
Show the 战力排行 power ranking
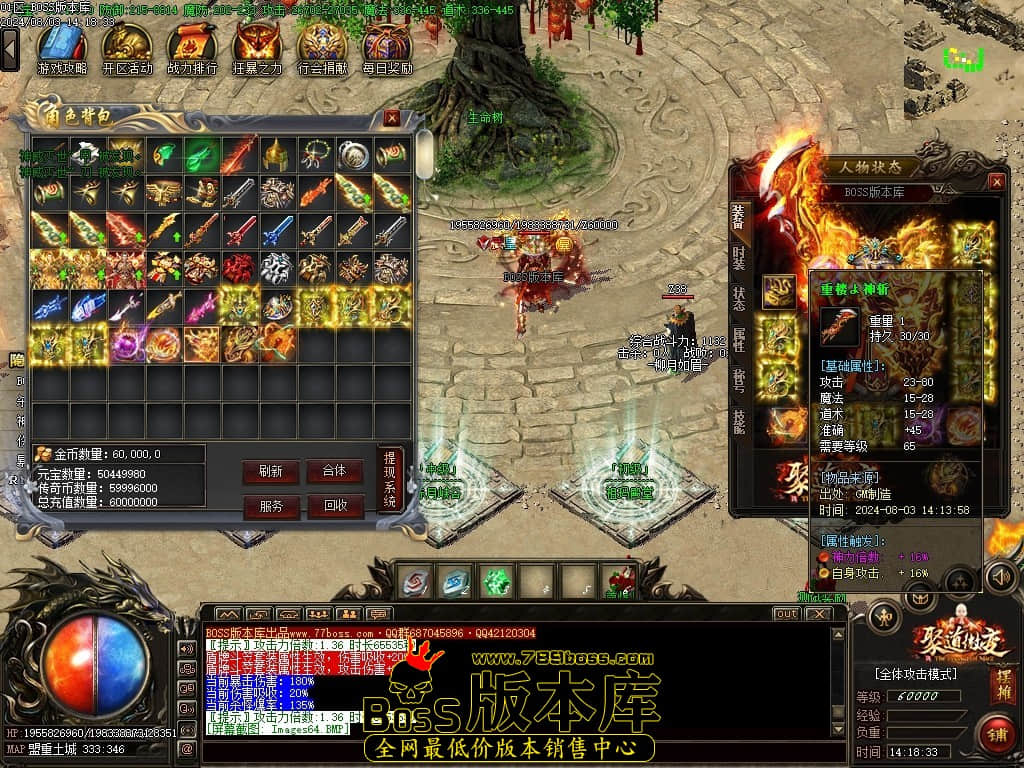pyautogui.click(x=192, y=47)
